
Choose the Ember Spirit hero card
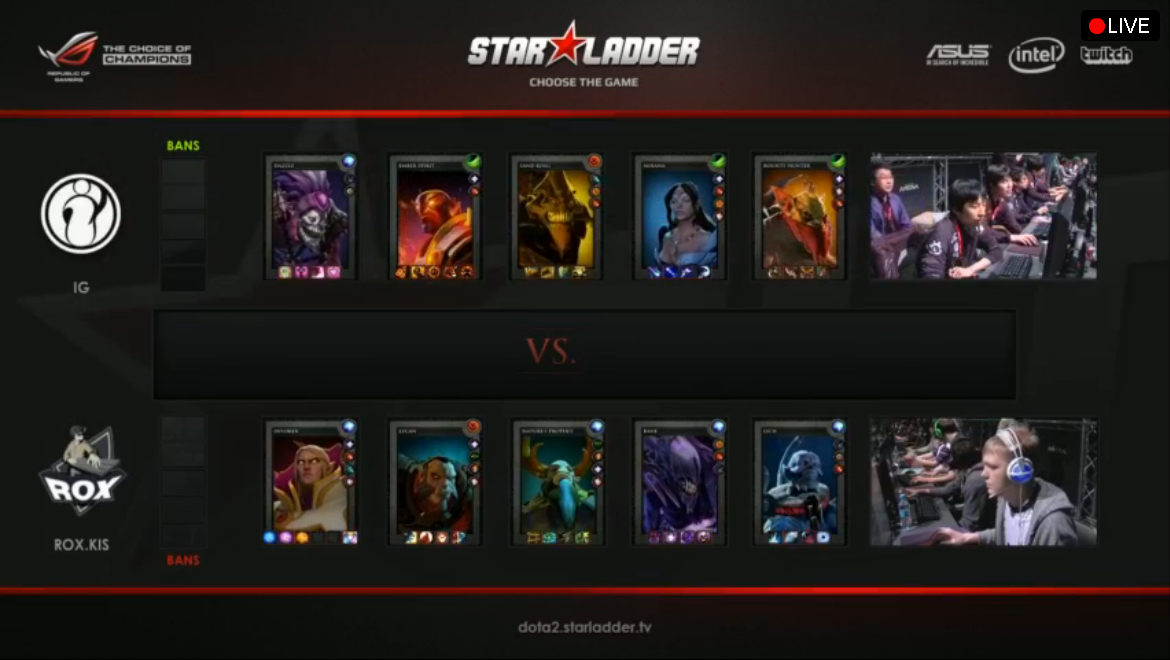click(x=434, y=217)
